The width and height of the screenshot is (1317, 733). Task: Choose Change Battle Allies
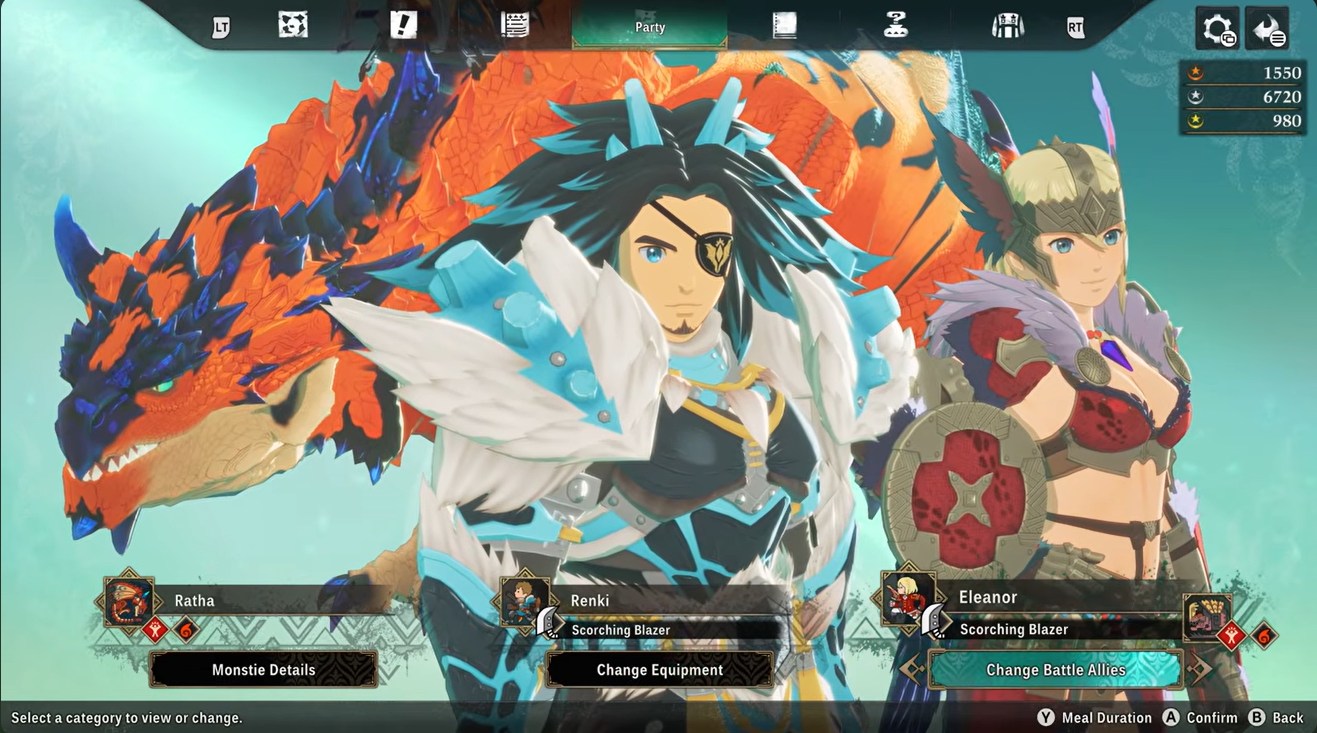(x=1056, y=670)
